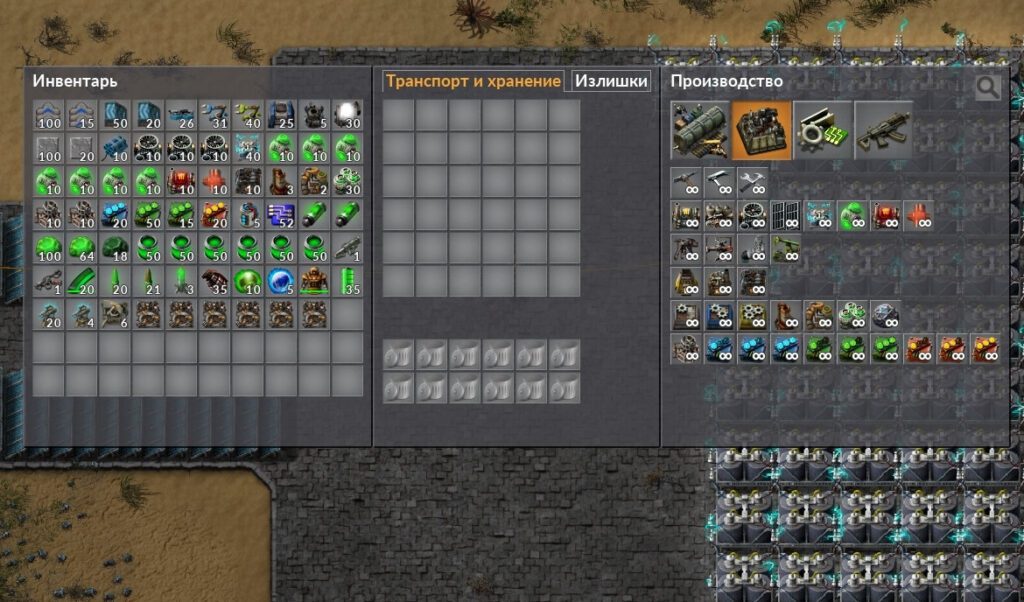Select the logistics crafting category tab

pos(700,130)
